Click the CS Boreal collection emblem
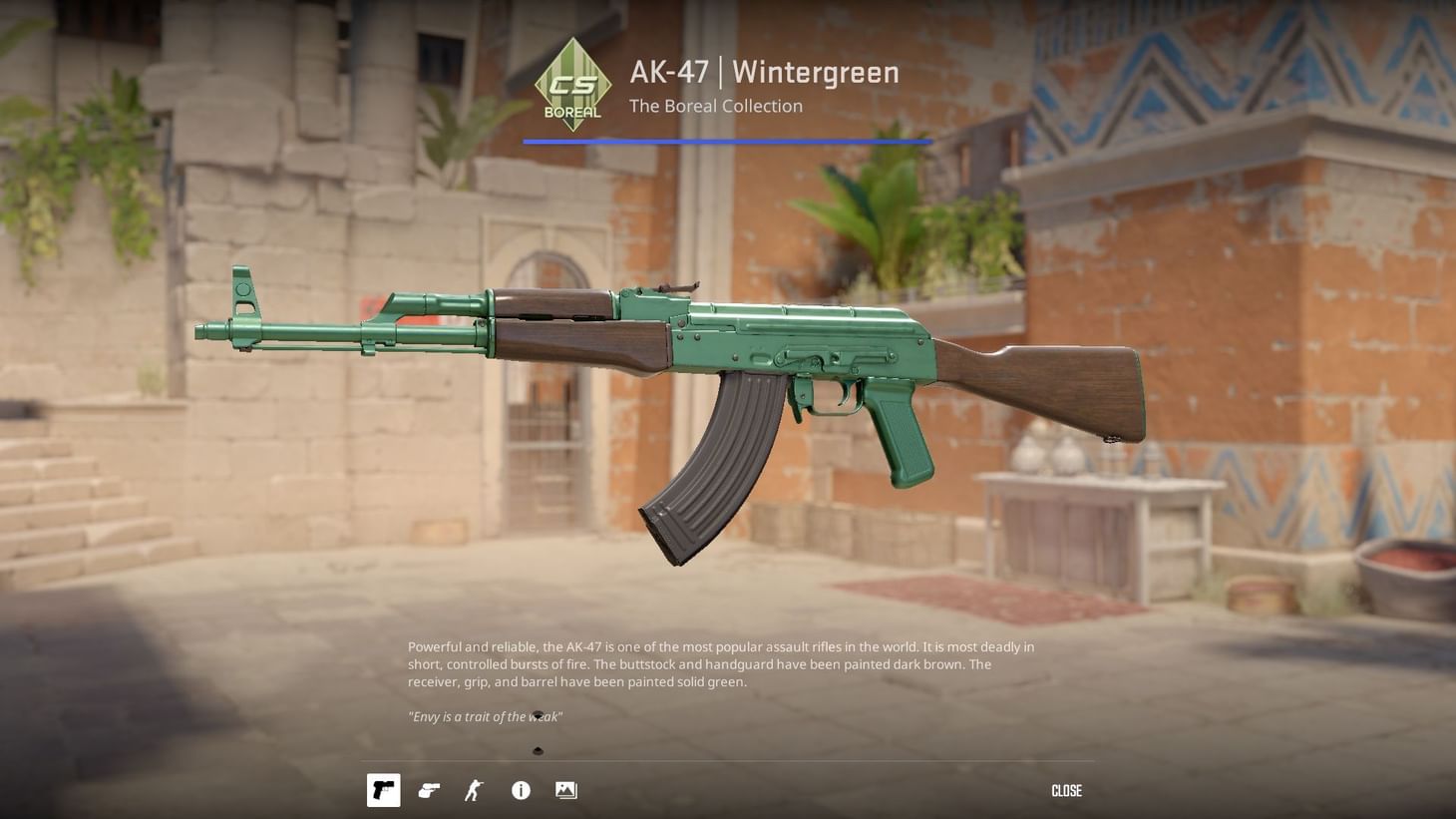The image size is (1456, 819). click(x=572, y=84)
